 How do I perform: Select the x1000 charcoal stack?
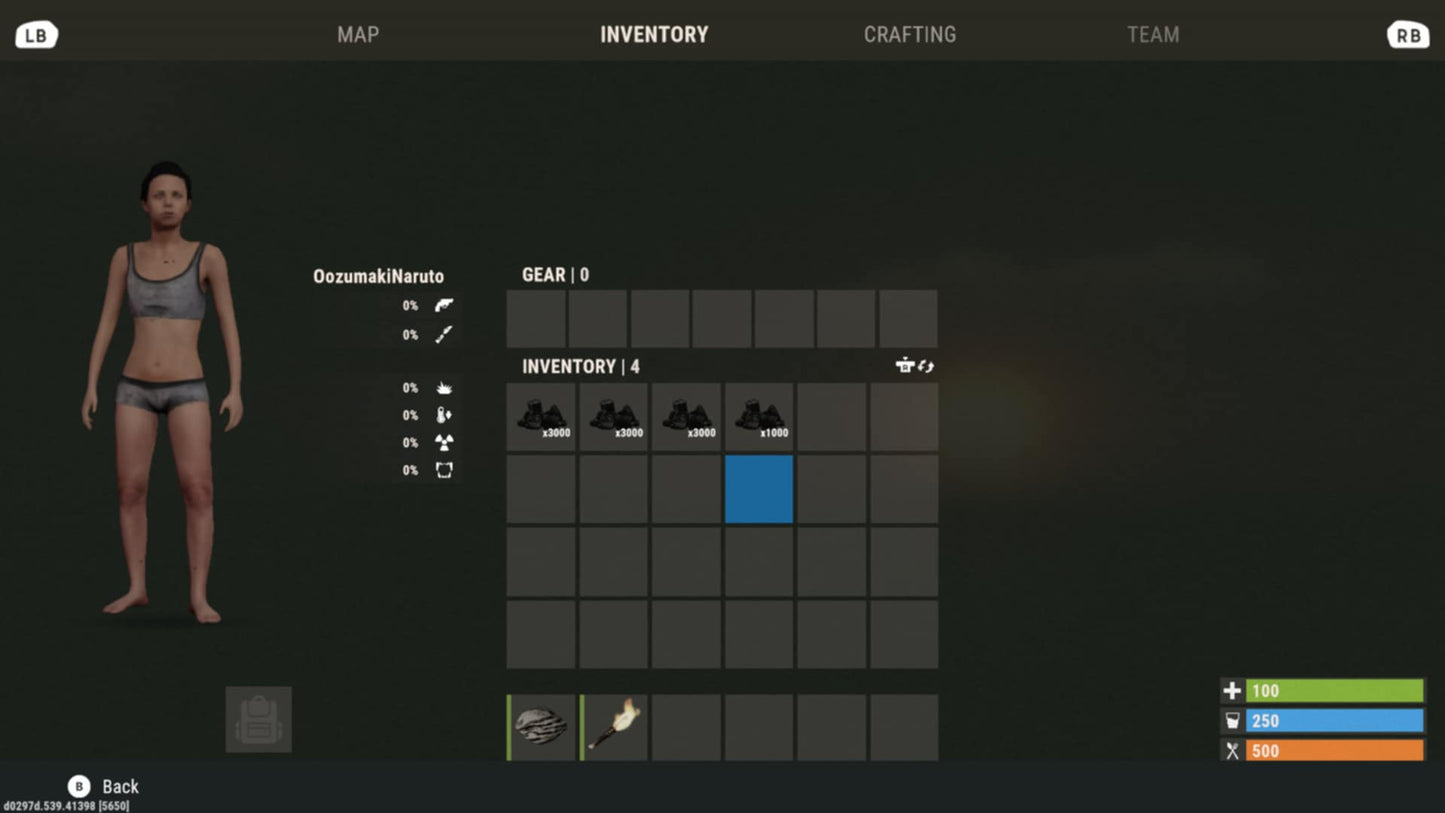point(759,417)
